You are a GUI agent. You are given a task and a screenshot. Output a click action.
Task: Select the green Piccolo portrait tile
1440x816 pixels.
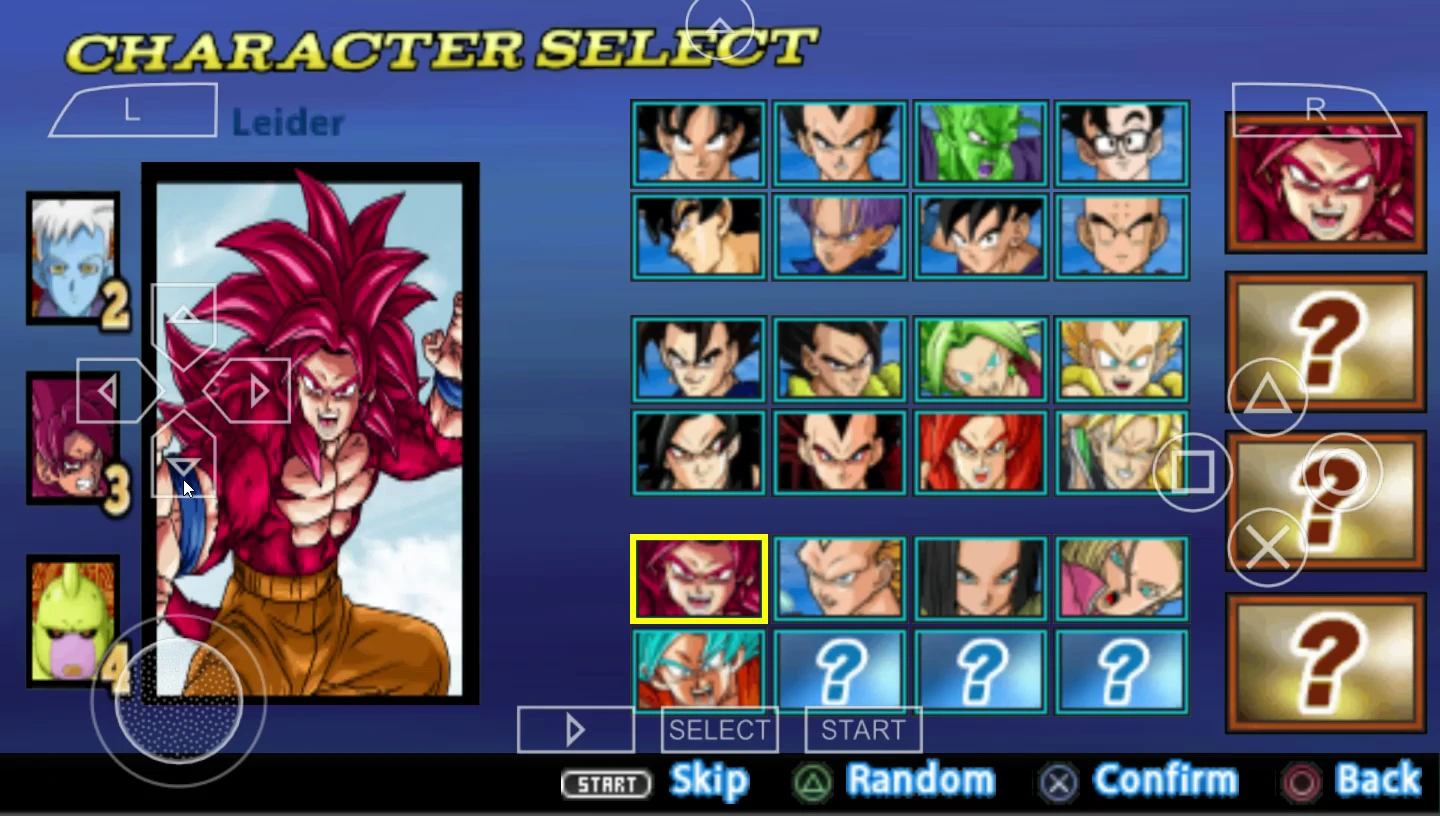point(980,144)
